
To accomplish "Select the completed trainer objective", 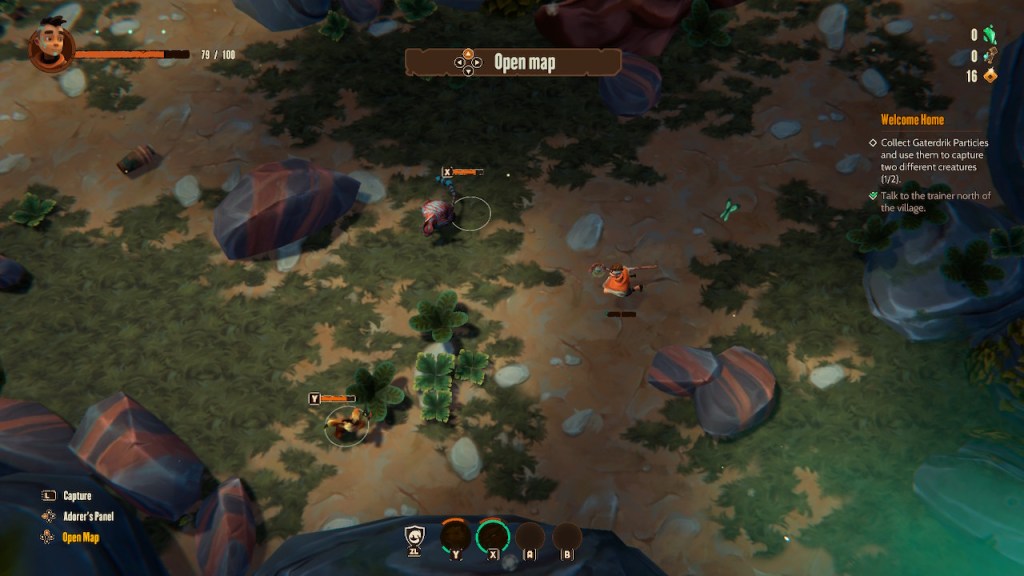I will click(x=929, y=202).
